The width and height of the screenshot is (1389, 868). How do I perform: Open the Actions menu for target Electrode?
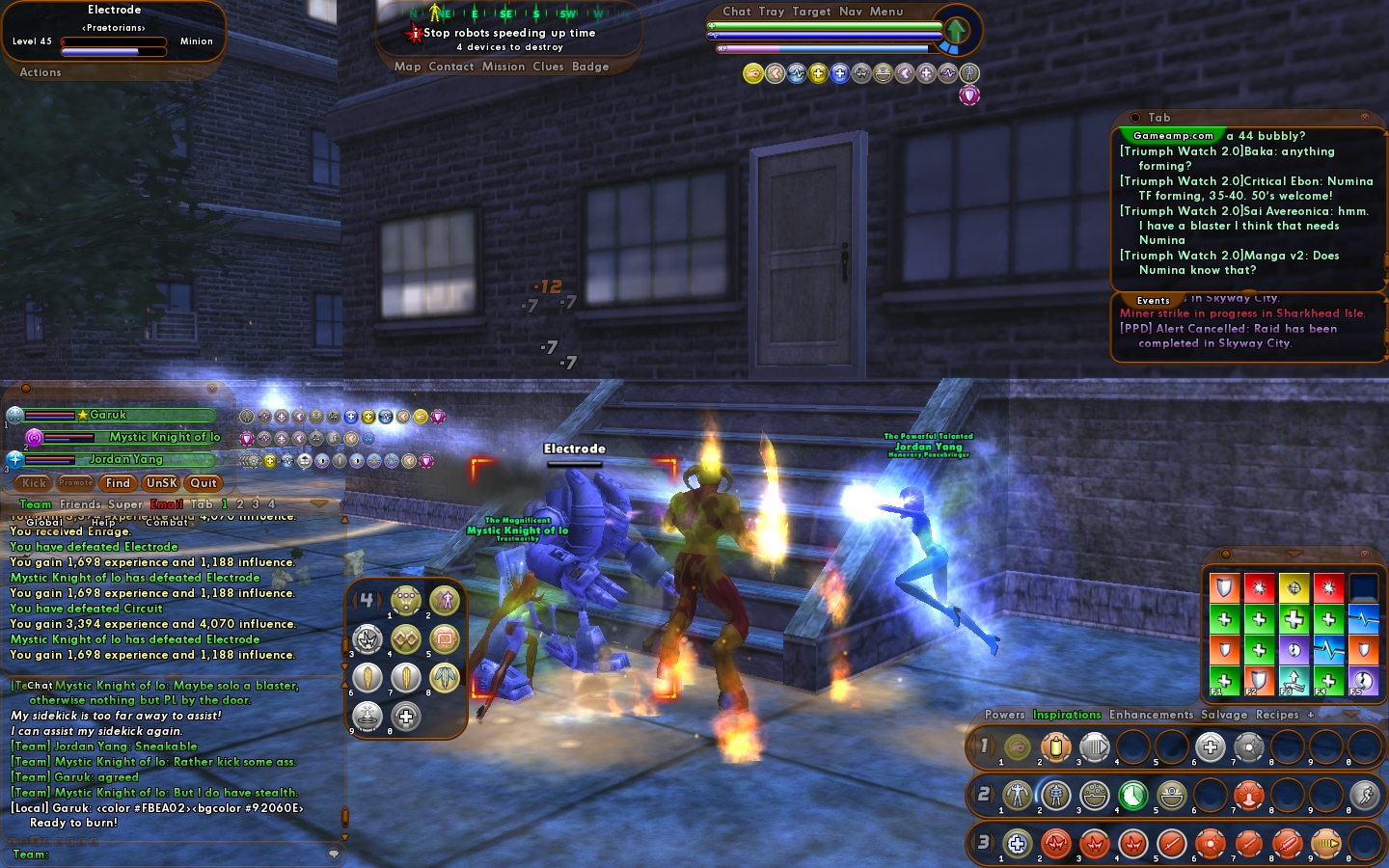pyautogui.click(x=41, y=72)
